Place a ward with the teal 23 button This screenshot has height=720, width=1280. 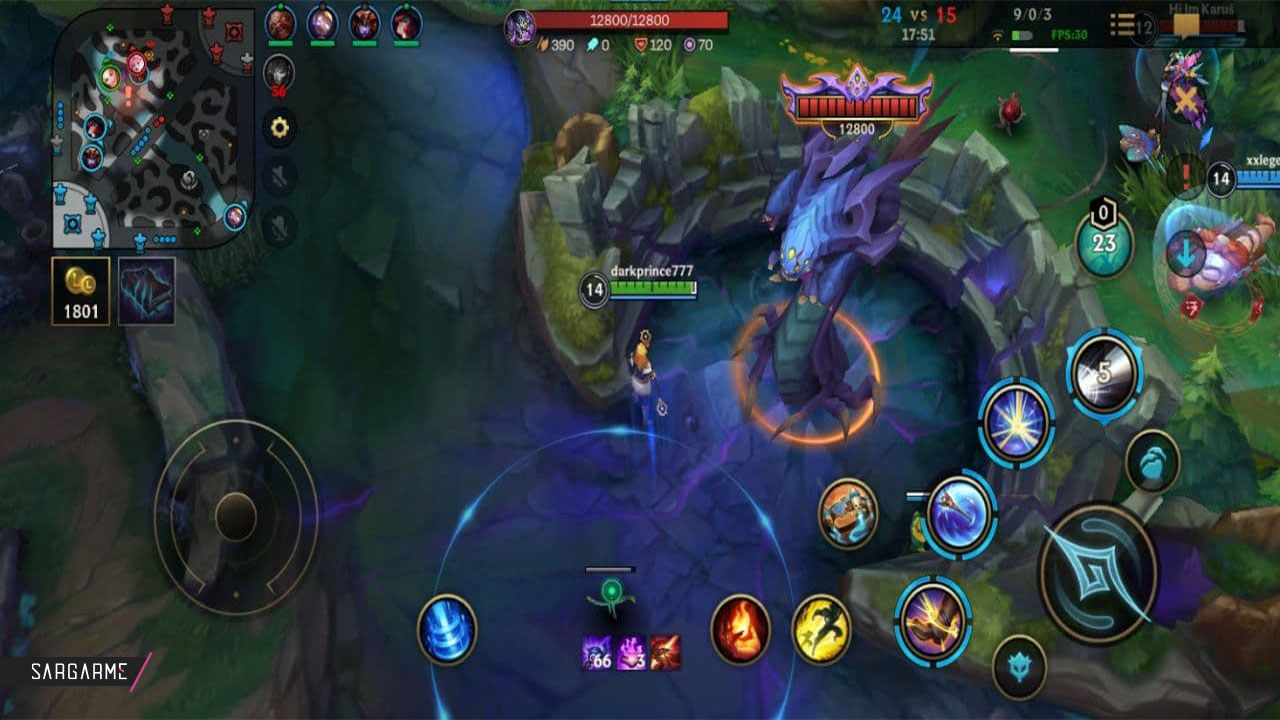coord(1104,243)
